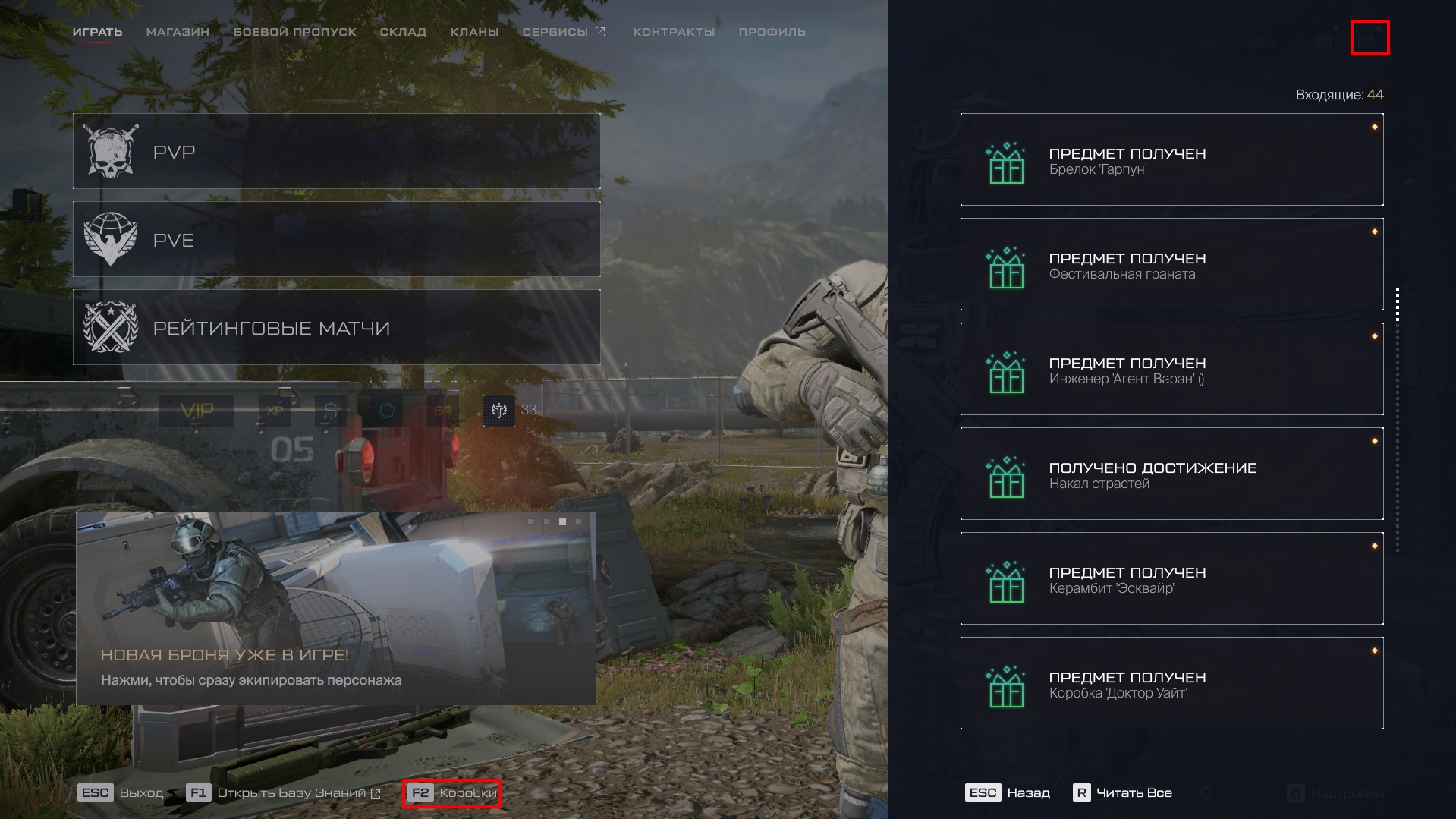Open the Коробка 'Доктор Уайт' message
Screen dimensions: 1456x819
[1171, 683]
